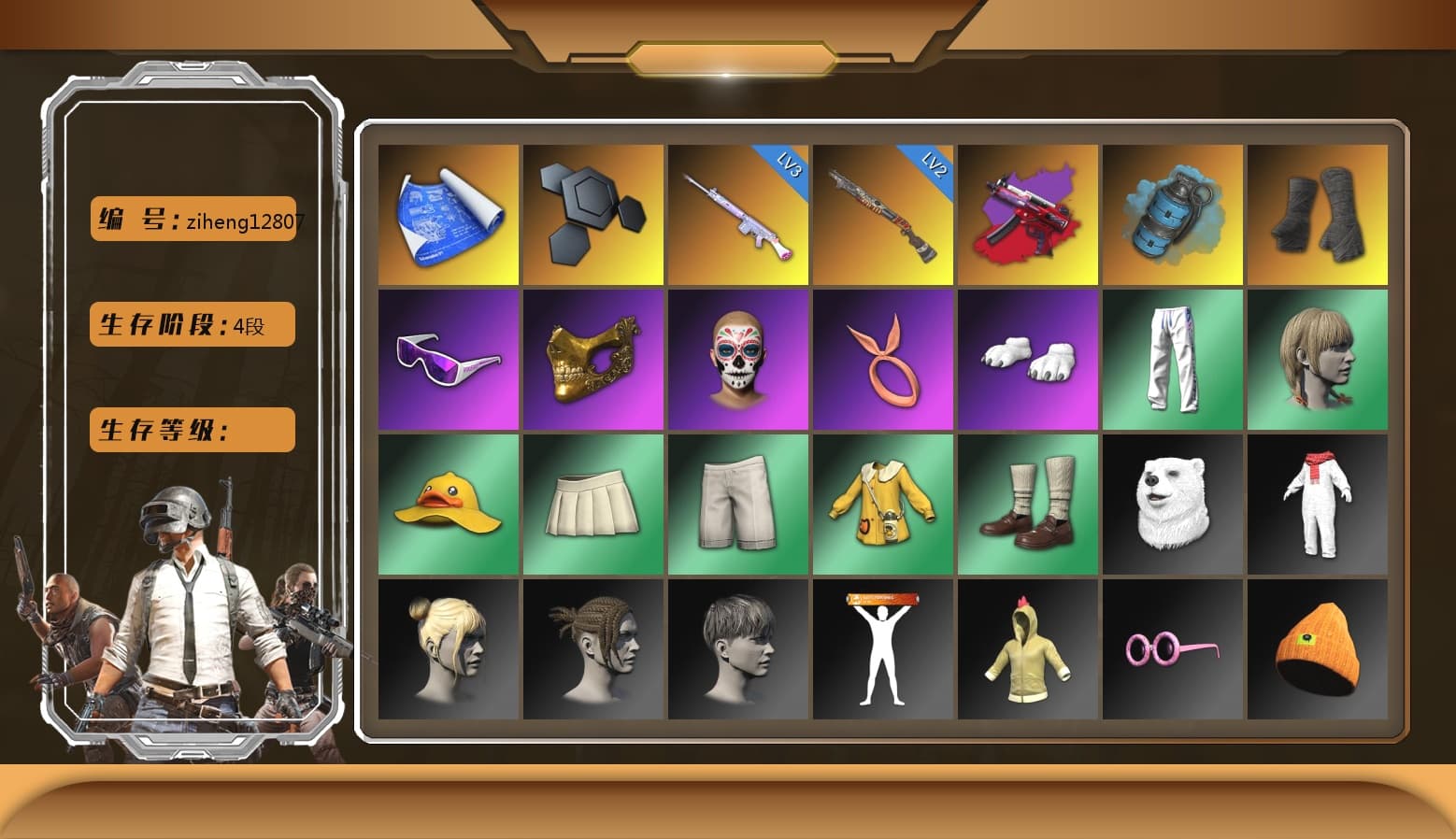The image size is (1456, 839).
Task: Click the yellow duck hat item
Action: (x=446, y=505)
